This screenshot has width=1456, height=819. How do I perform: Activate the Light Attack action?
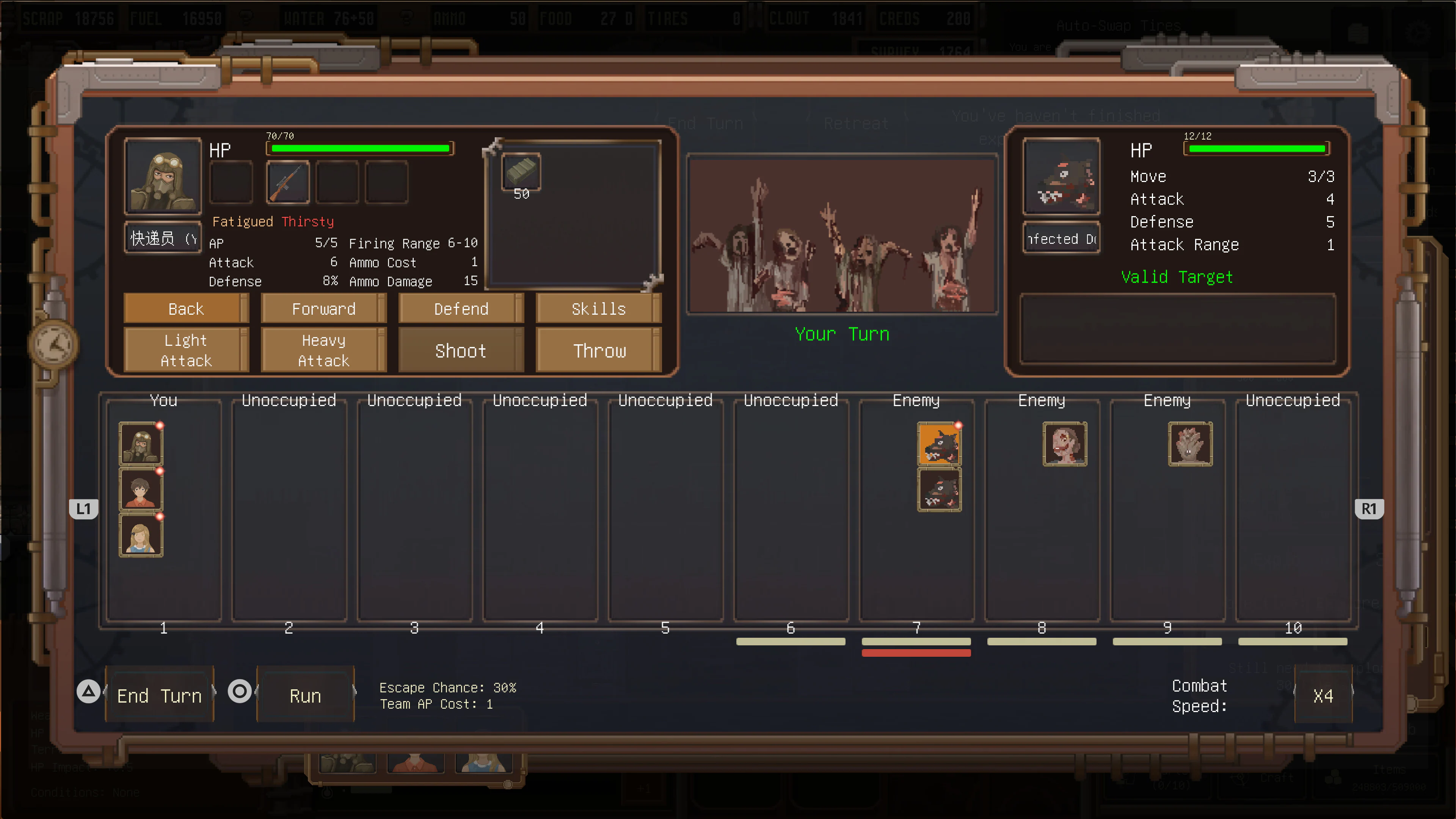[x=186, y=349]
